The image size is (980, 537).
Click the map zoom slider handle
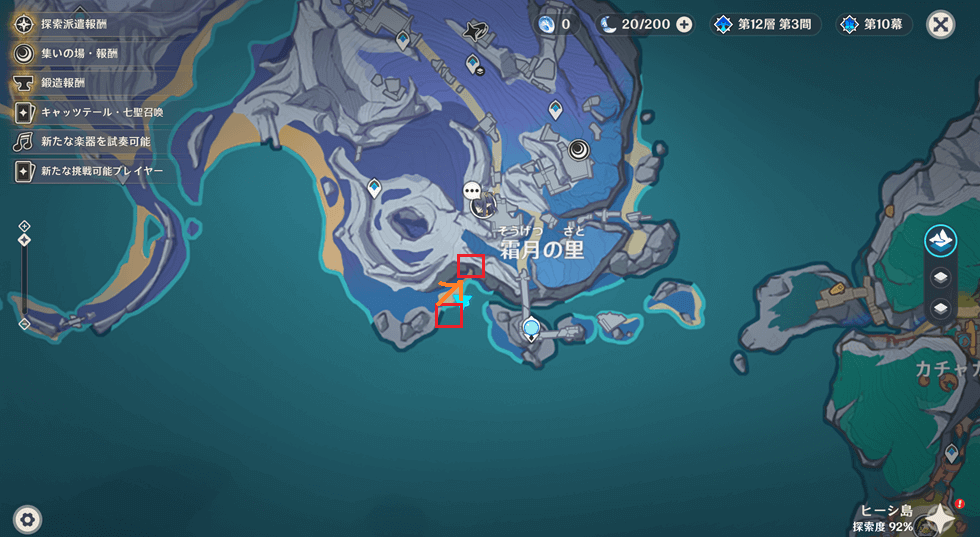point(24,240)
